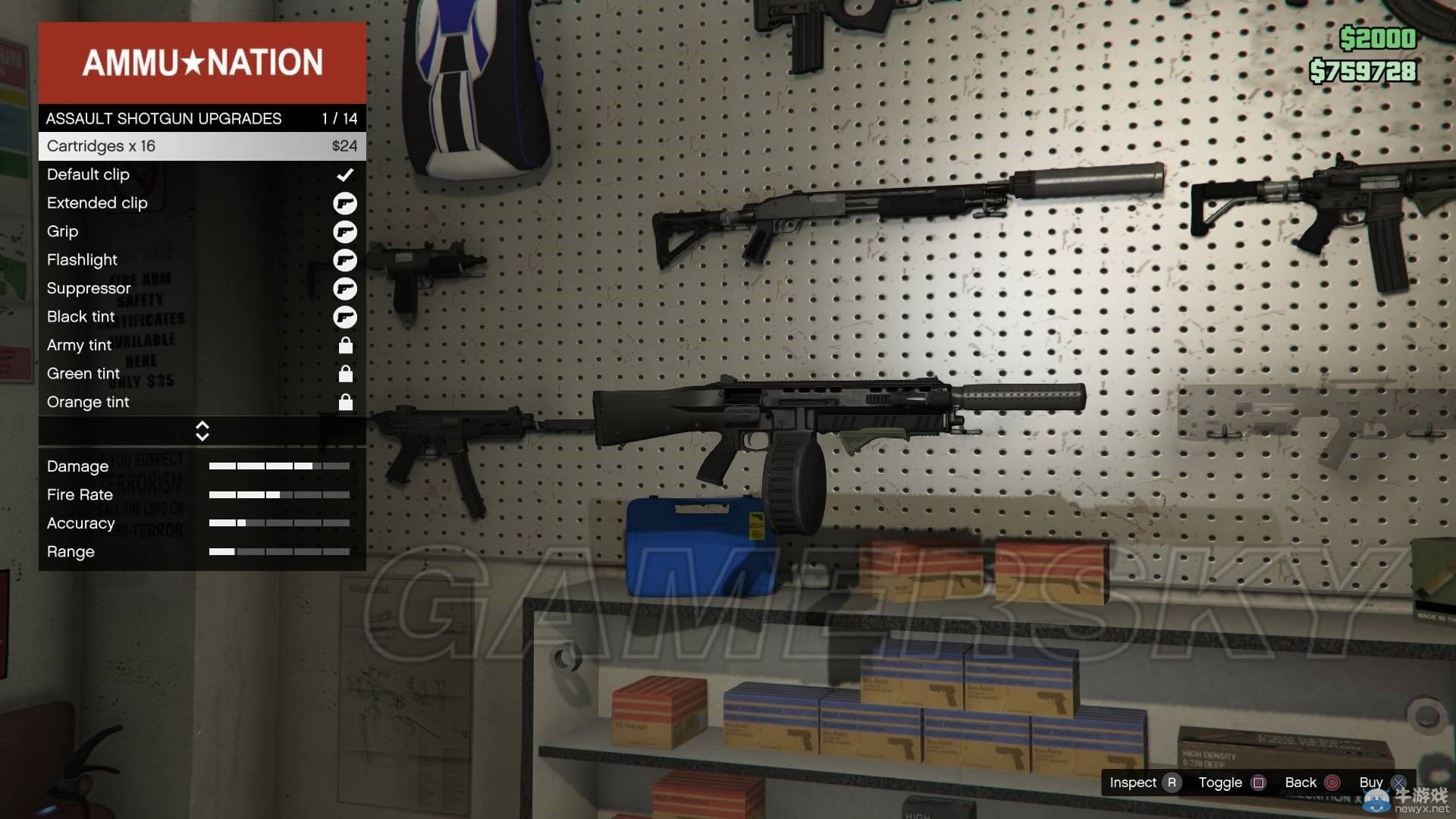Image resolution: width=1456 pixels, height=819 pixels.
Task: Pick the Grip attachment
Action: click(x=202, y=231)
